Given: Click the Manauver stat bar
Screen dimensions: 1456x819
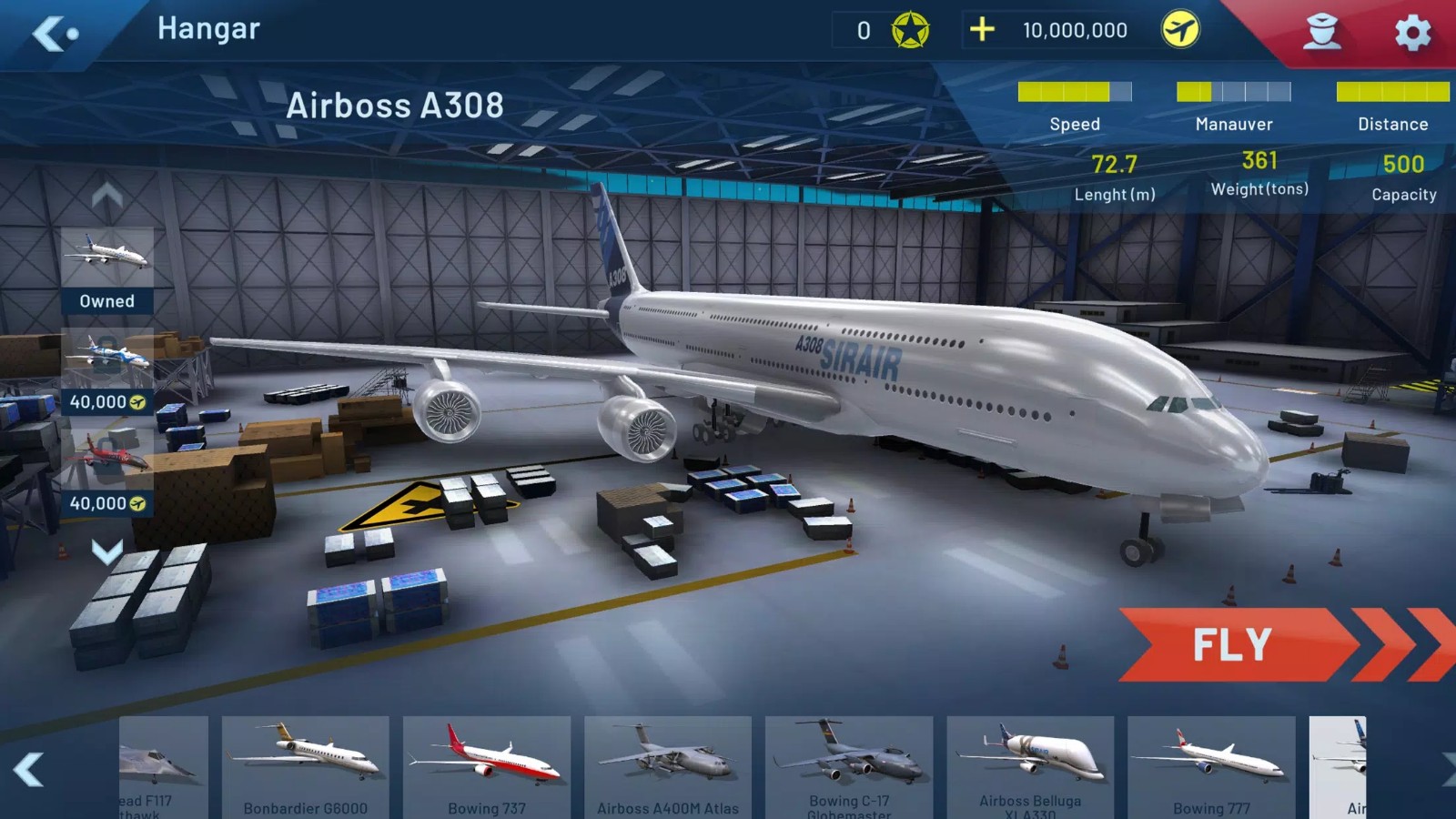Looking at the screenshot, I should pos(1234,90).
